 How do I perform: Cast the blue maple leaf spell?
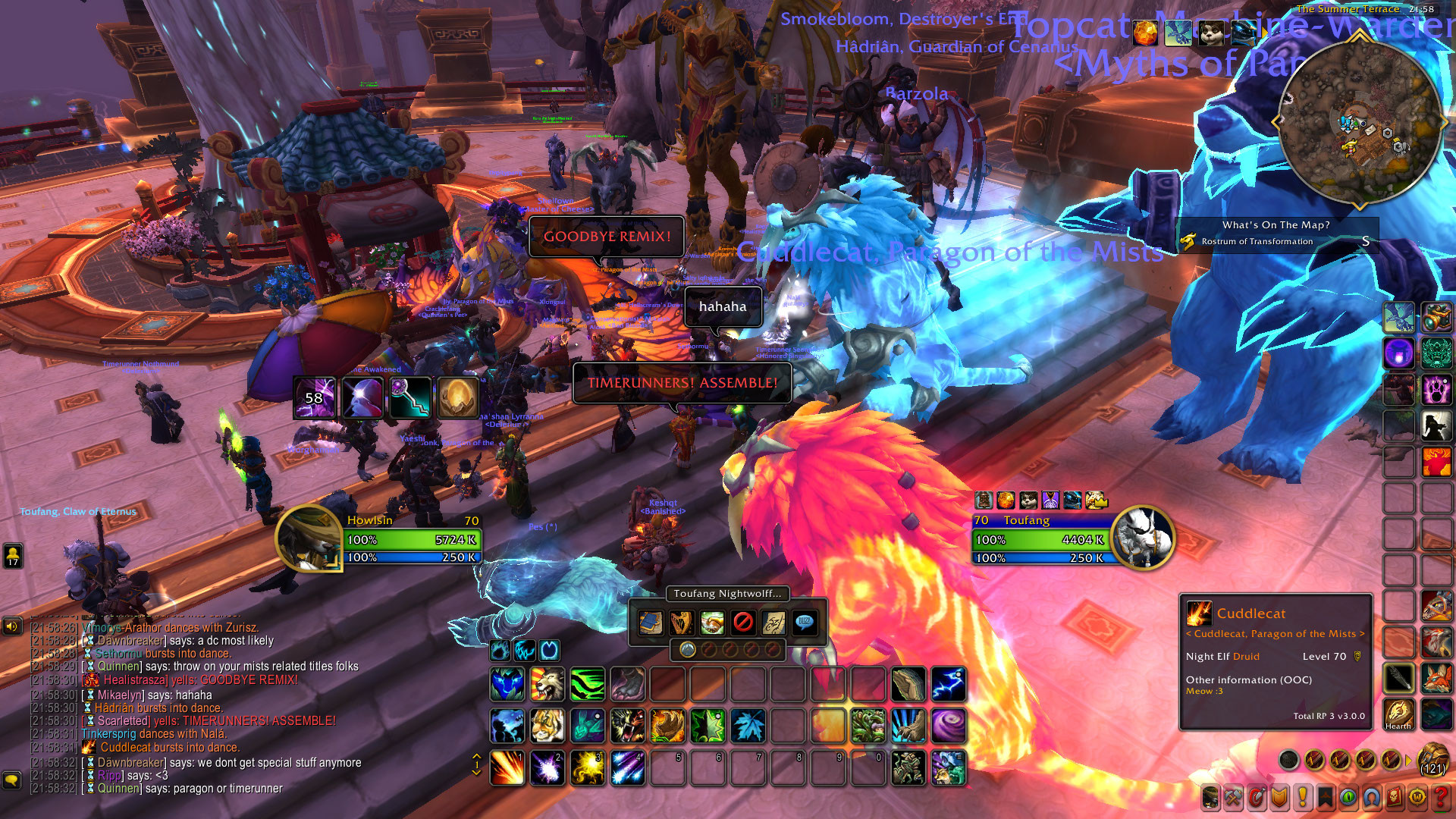coord(748,726)
